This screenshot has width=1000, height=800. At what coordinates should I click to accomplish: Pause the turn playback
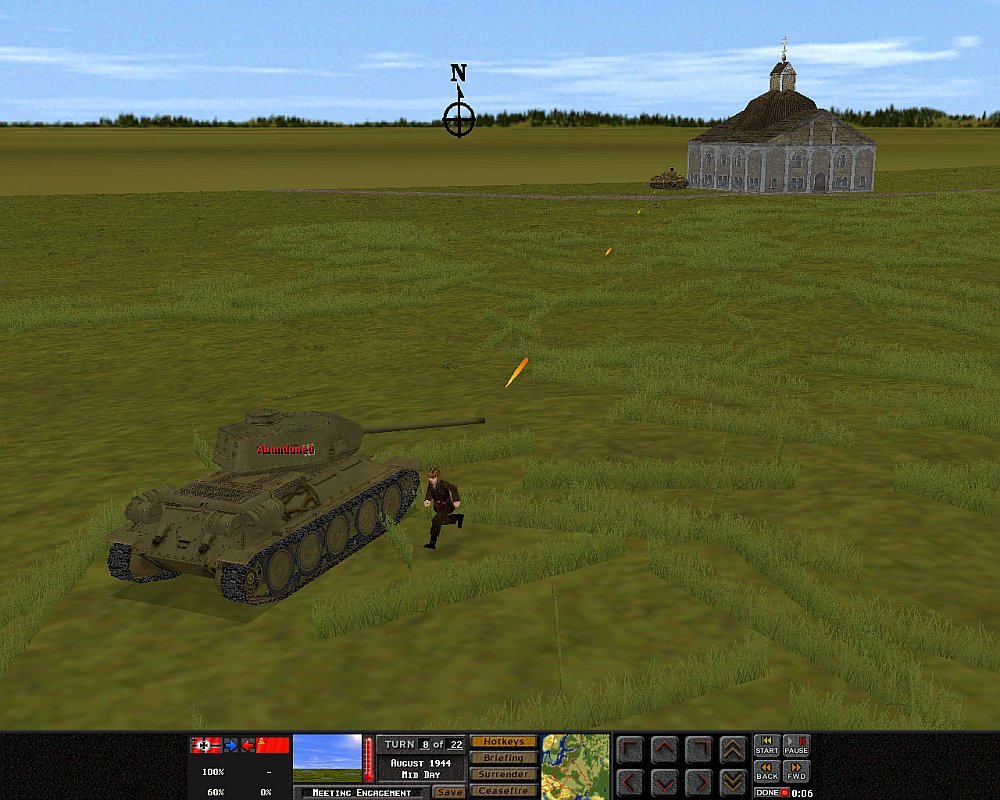pyautogui.click(x=796, y=745)
